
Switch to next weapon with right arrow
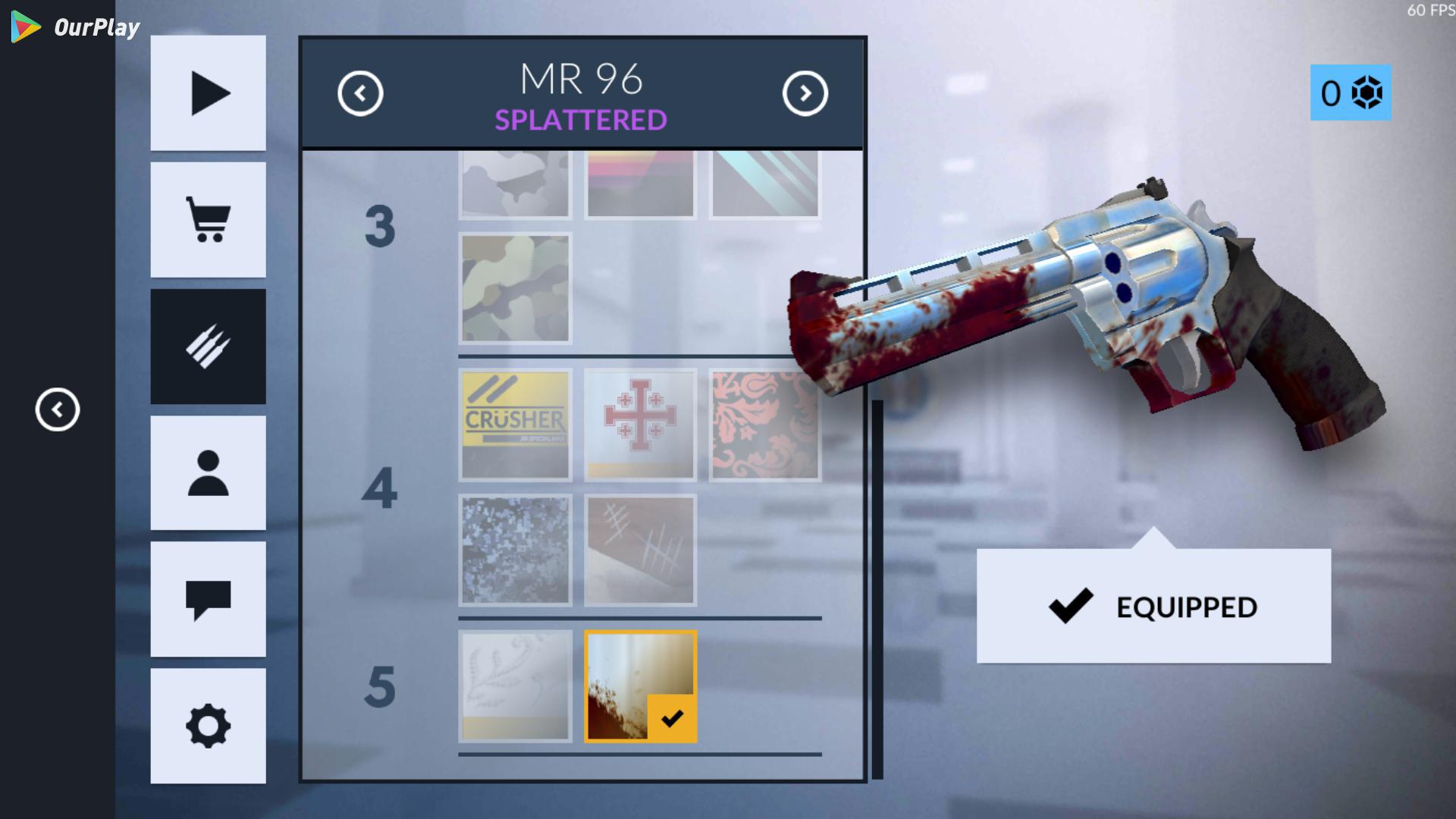coord(805,94)
